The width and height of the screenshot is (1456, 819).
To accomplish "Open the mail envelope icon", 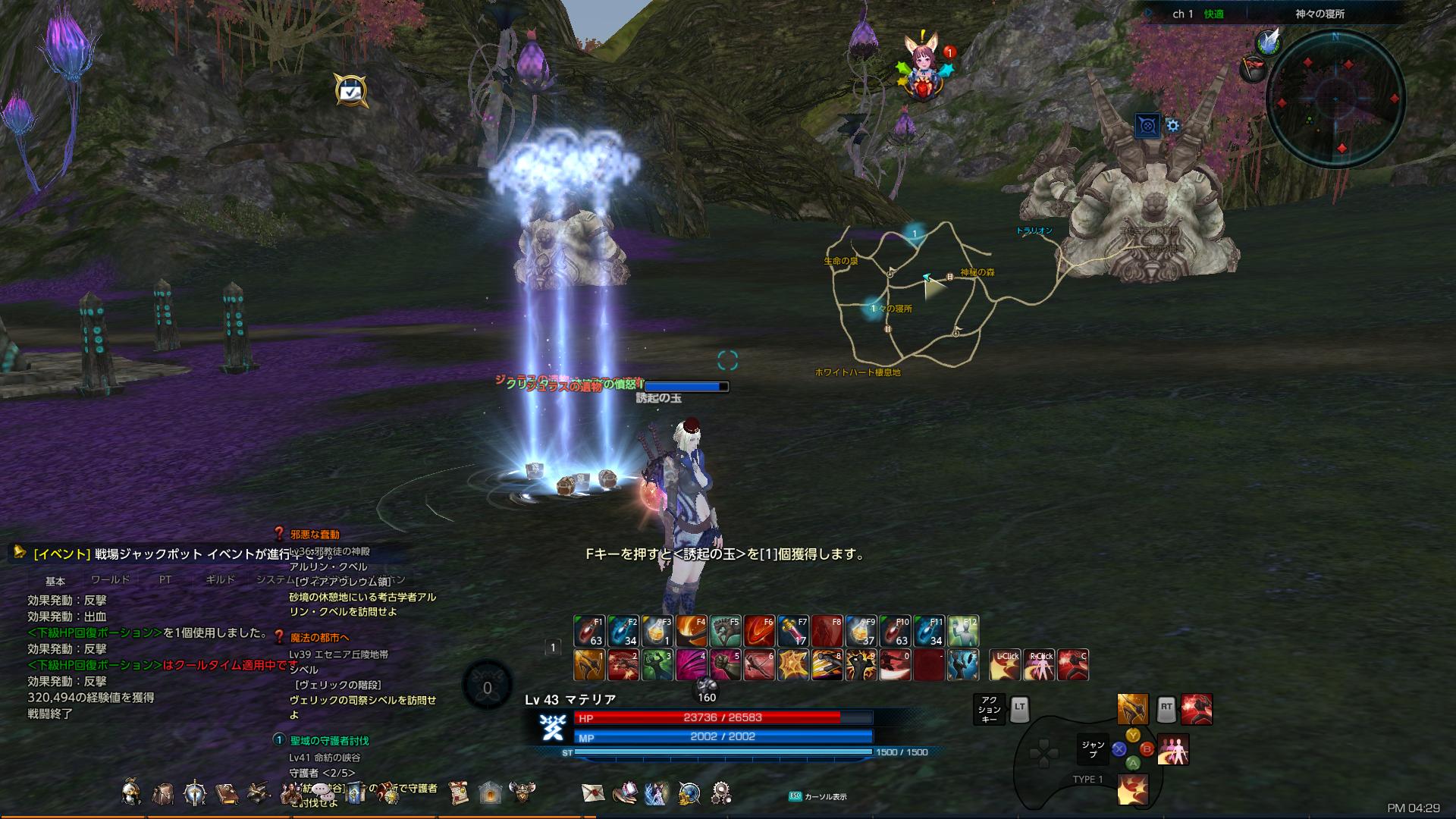I will point(591,794).
